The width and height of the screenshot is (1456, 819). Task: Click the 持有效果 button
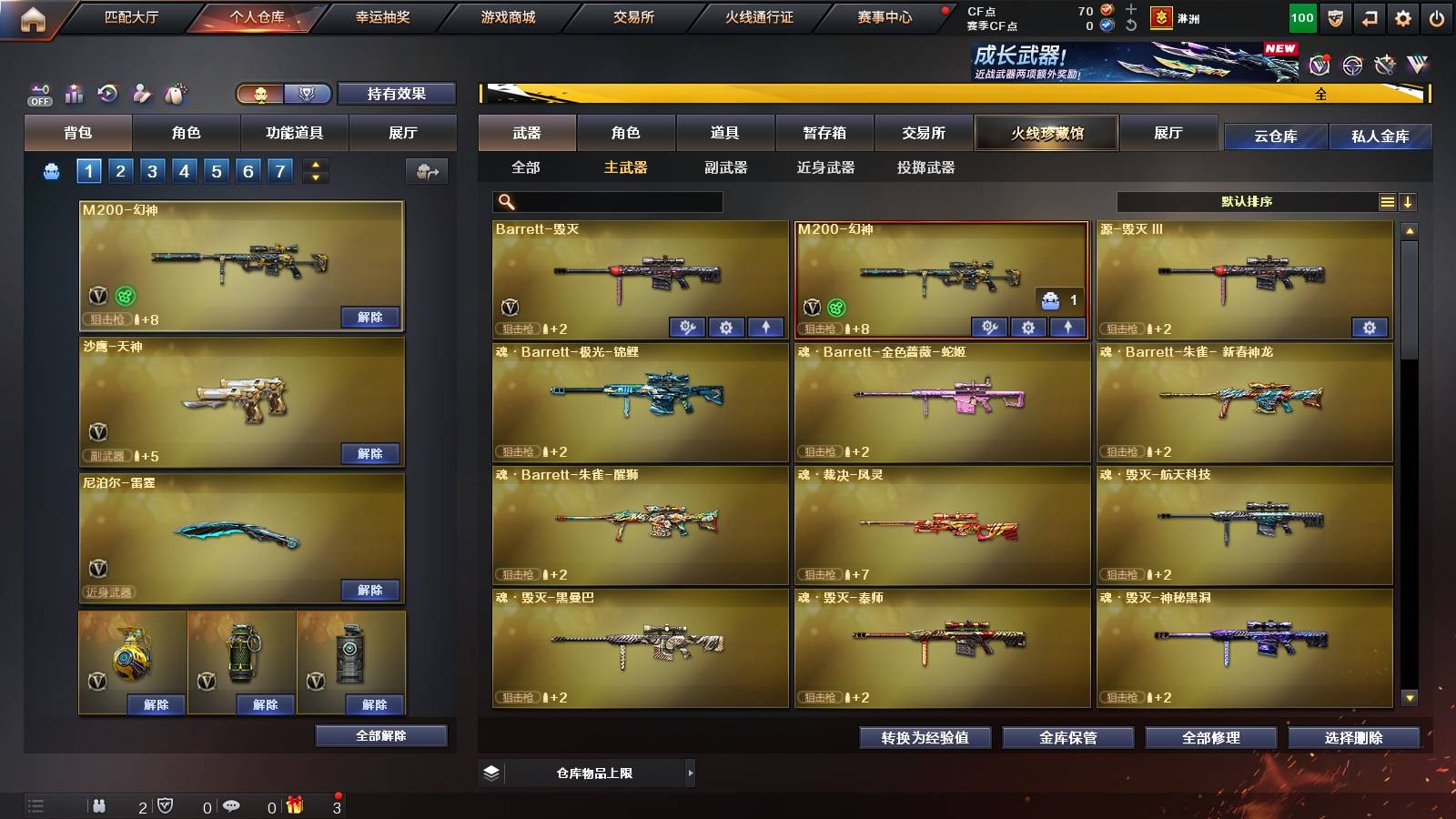(x=397, y=93)
